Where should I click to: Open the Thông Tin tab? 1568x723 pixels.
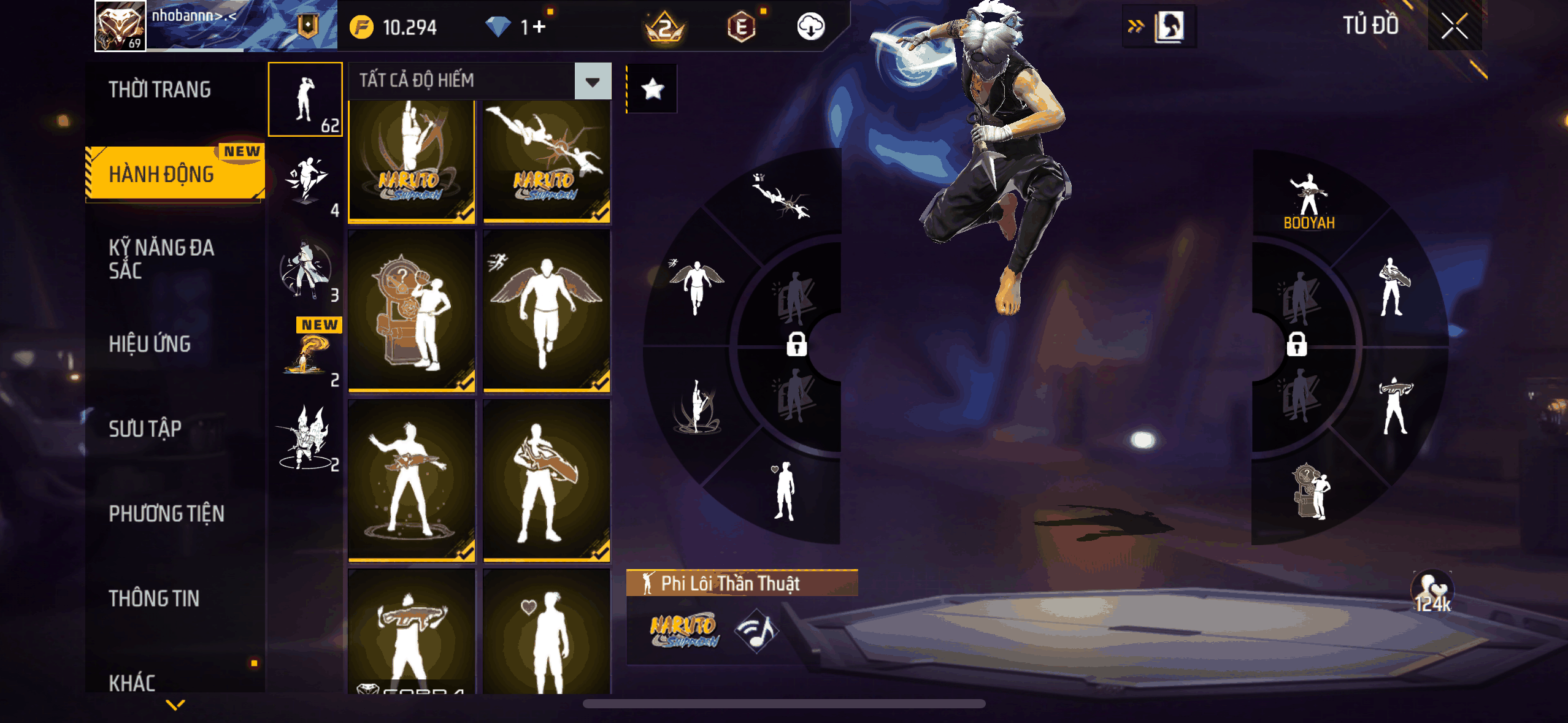click(x=154, y=598)
